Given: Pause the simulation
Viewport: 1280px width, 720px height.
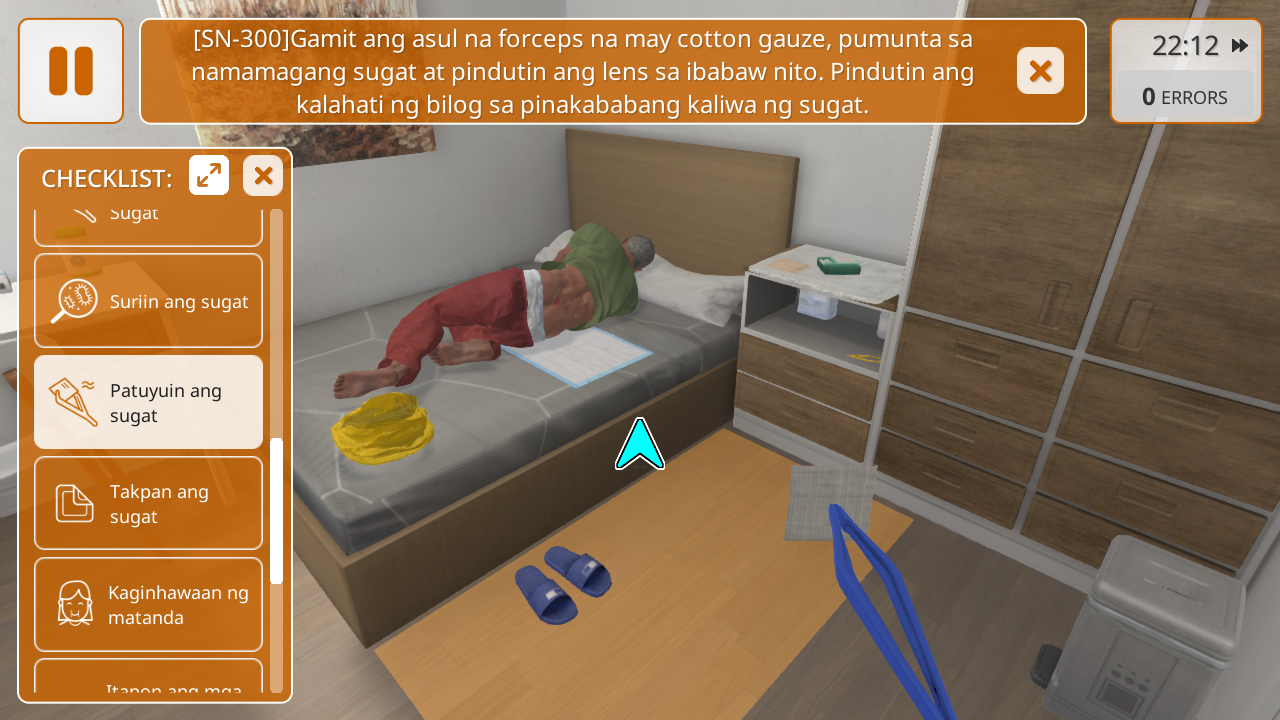Looking at the screenshot, I should pyautogui.click(x=71, y=71).
